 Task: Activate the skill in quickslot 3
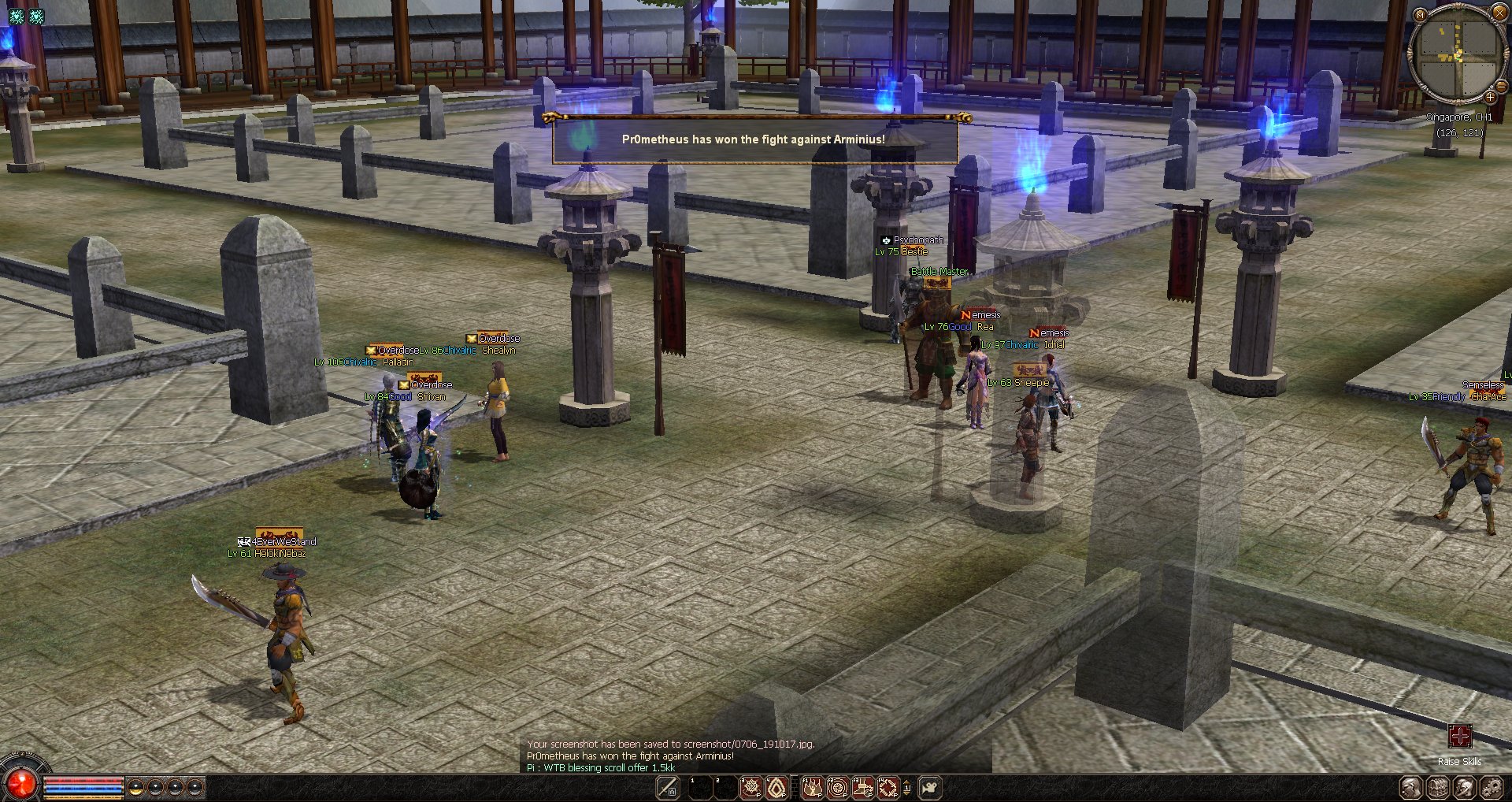751,787
